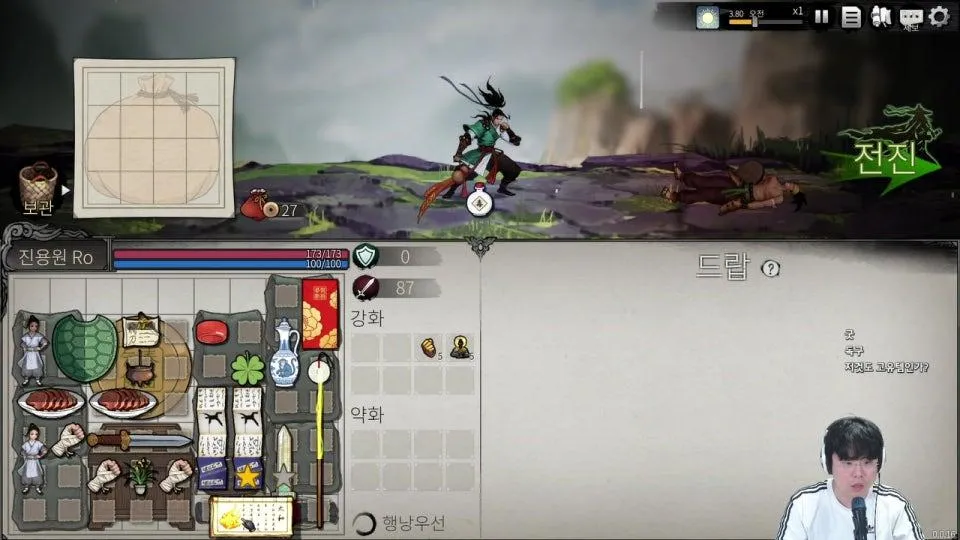960x540 pixels.
Task: Pause the game
Action: pos(821,16)
